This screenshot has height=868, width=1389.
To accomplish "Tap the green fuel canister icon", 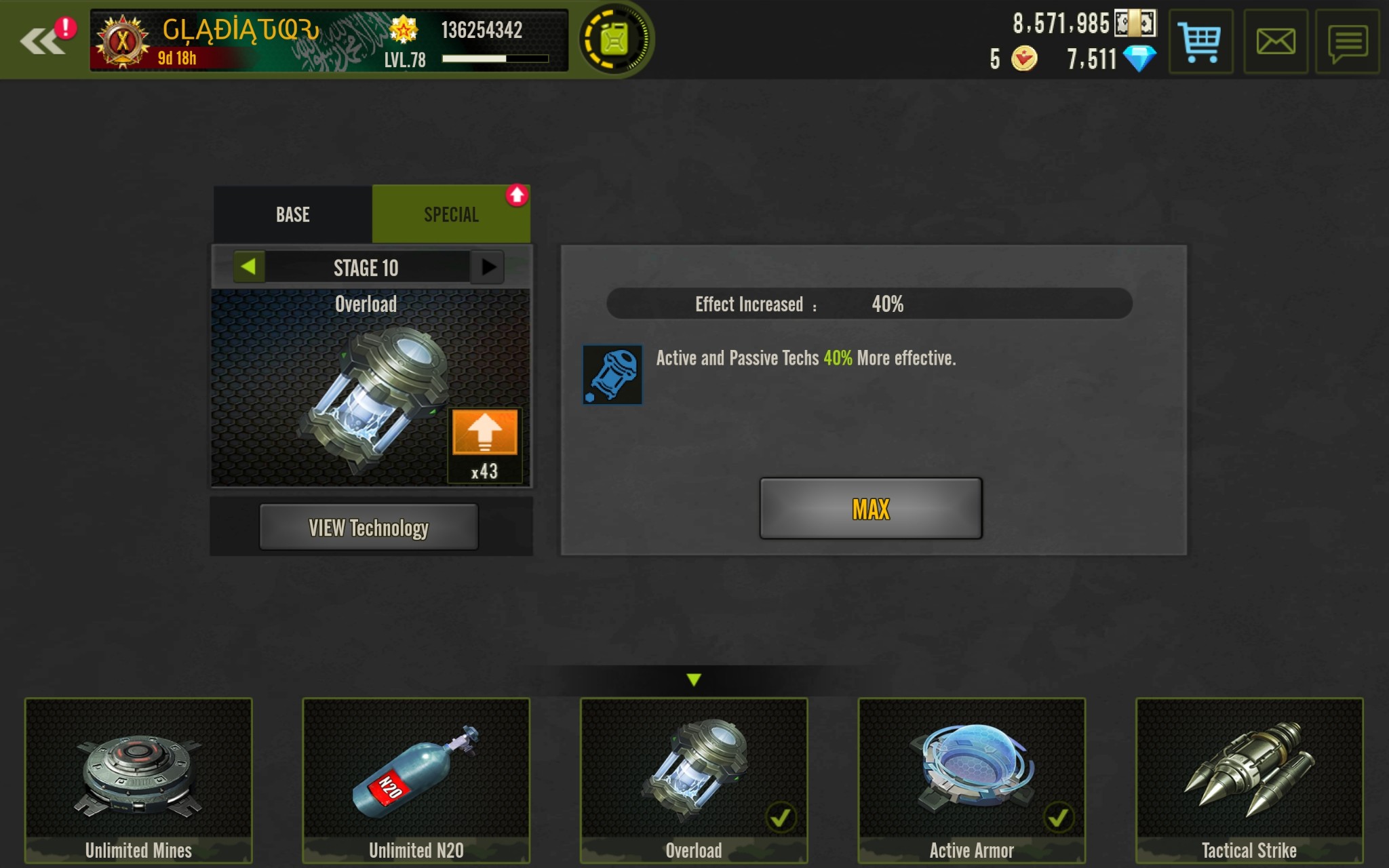I will click(614, 41).
